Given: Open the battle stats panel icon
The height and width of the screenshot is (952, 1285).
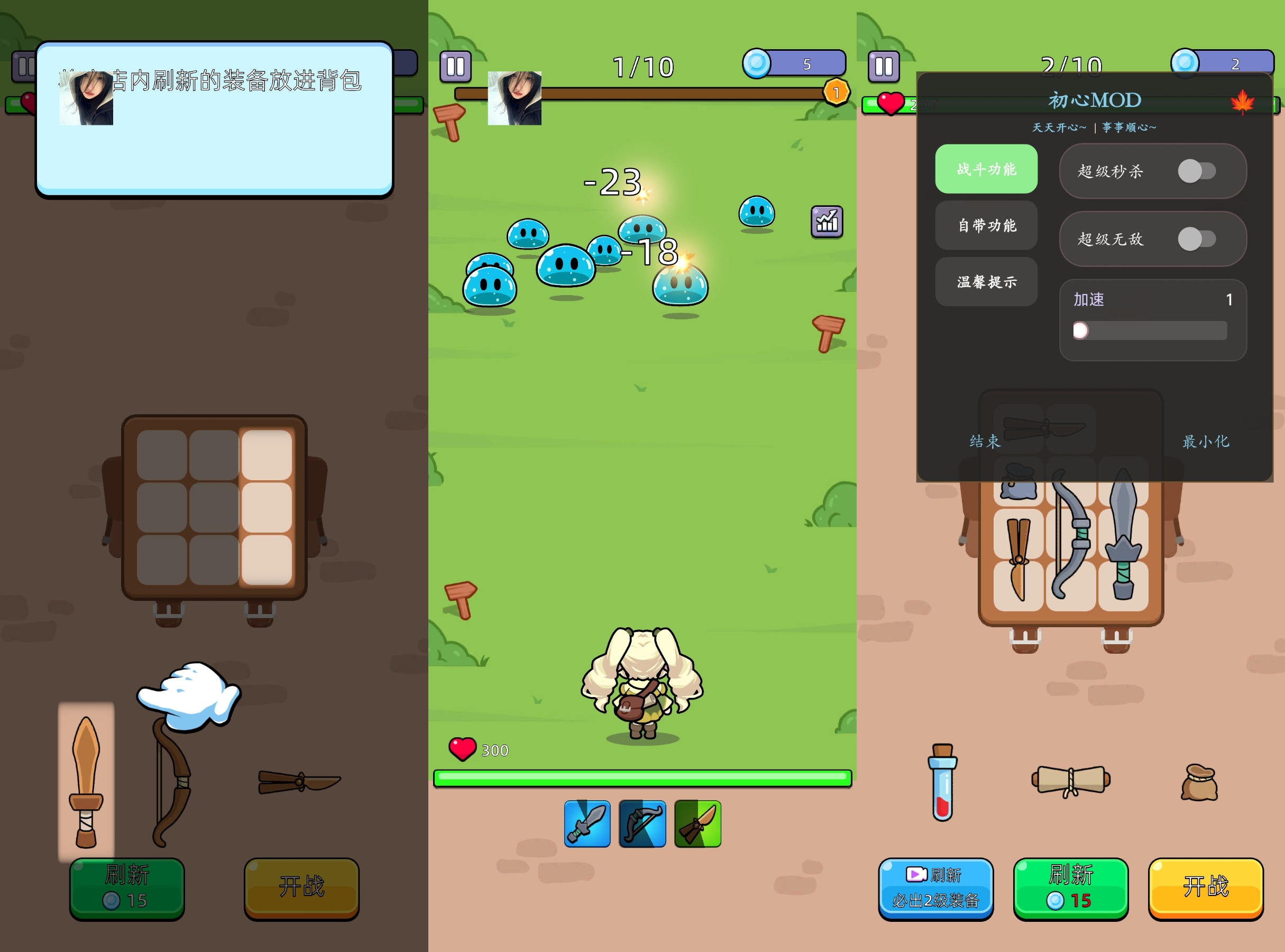Looking at the screenshot, I should [827, 222].
